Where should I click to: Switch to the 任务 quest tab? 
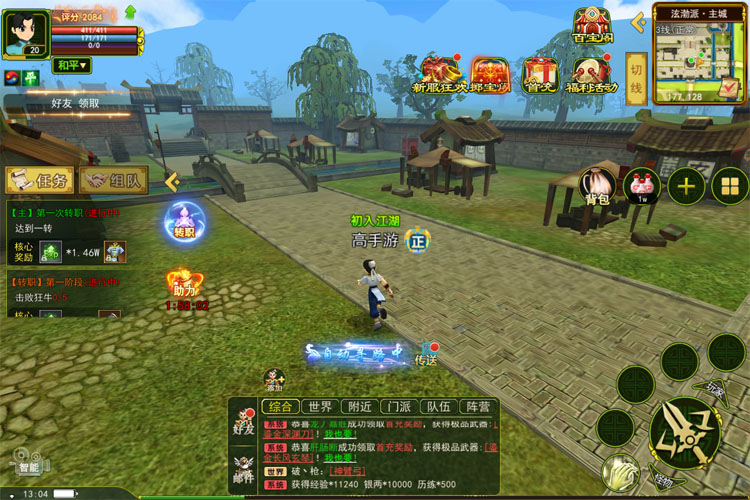coord(39,180)
